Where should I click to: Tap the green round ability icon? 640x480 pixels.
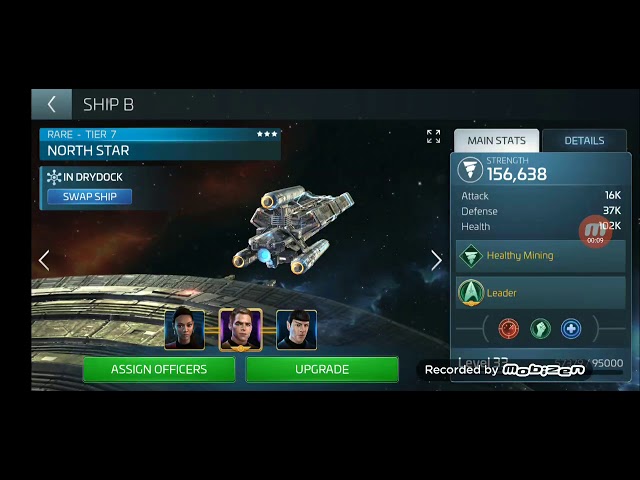coord(540,328)
